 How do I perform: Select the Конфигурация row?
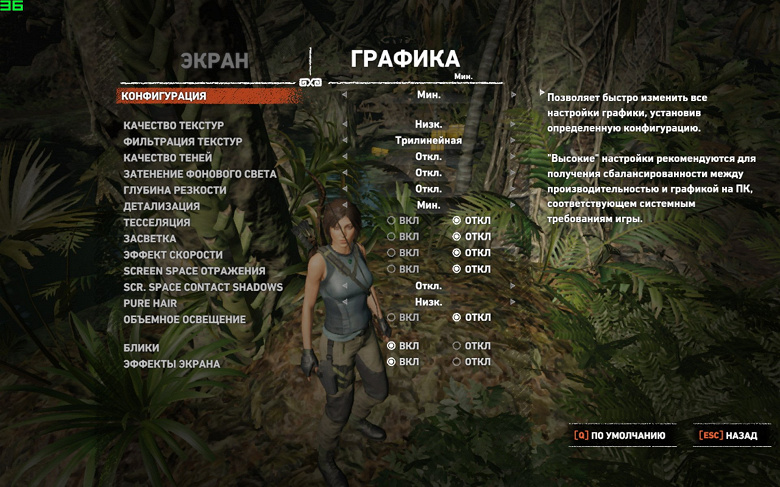click(x=164, y=96)
